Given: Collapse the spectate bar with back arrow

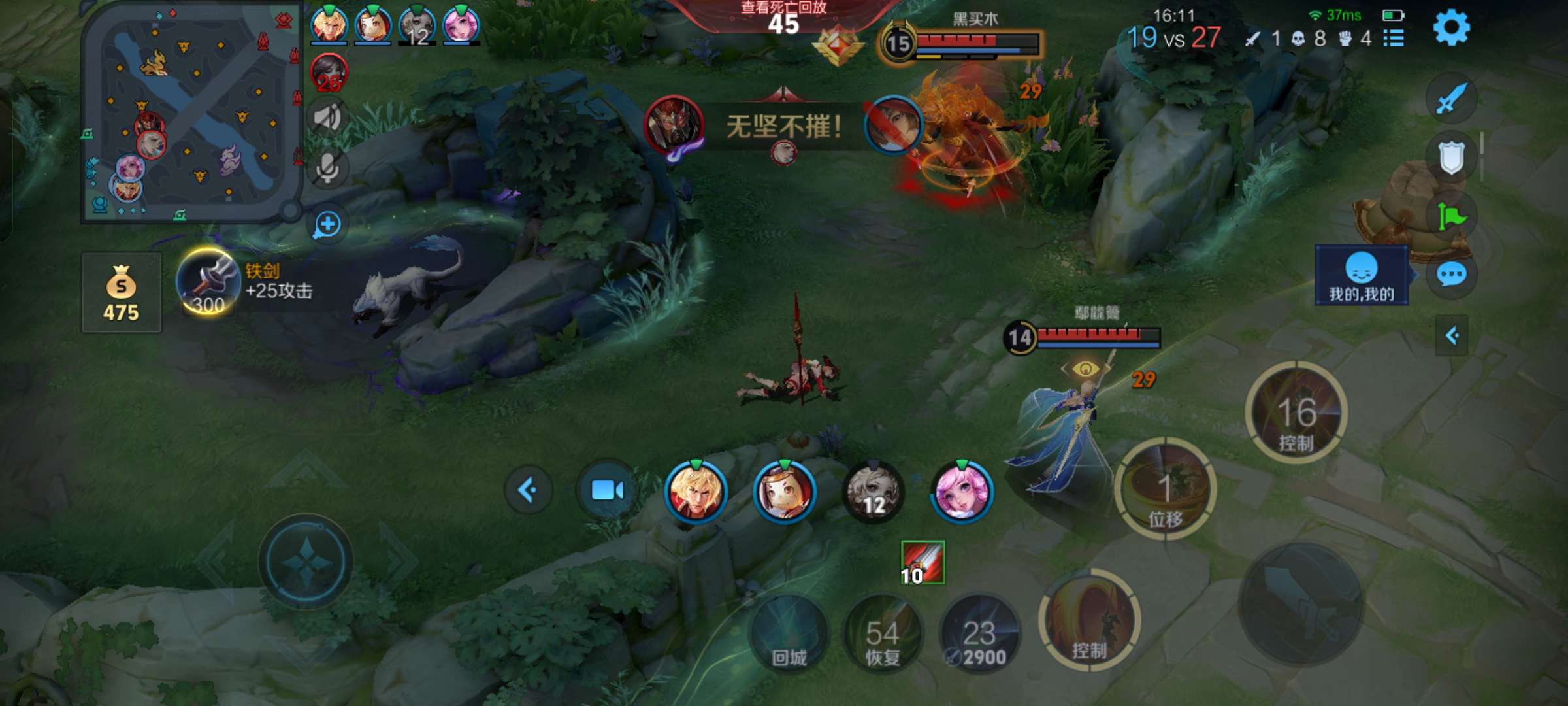Looking at the screenshot, I should tap(528, 490).
